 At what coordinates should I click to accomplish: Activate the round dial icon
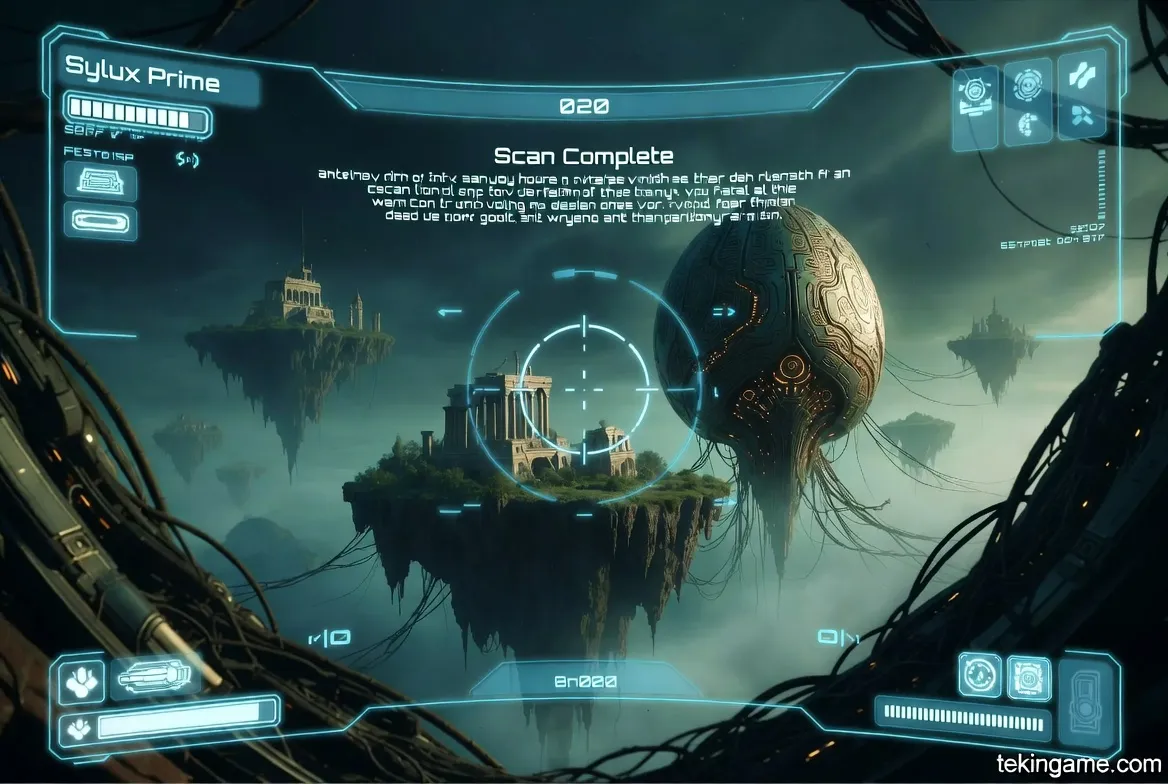pyautogui.click(x=979, y=674)
